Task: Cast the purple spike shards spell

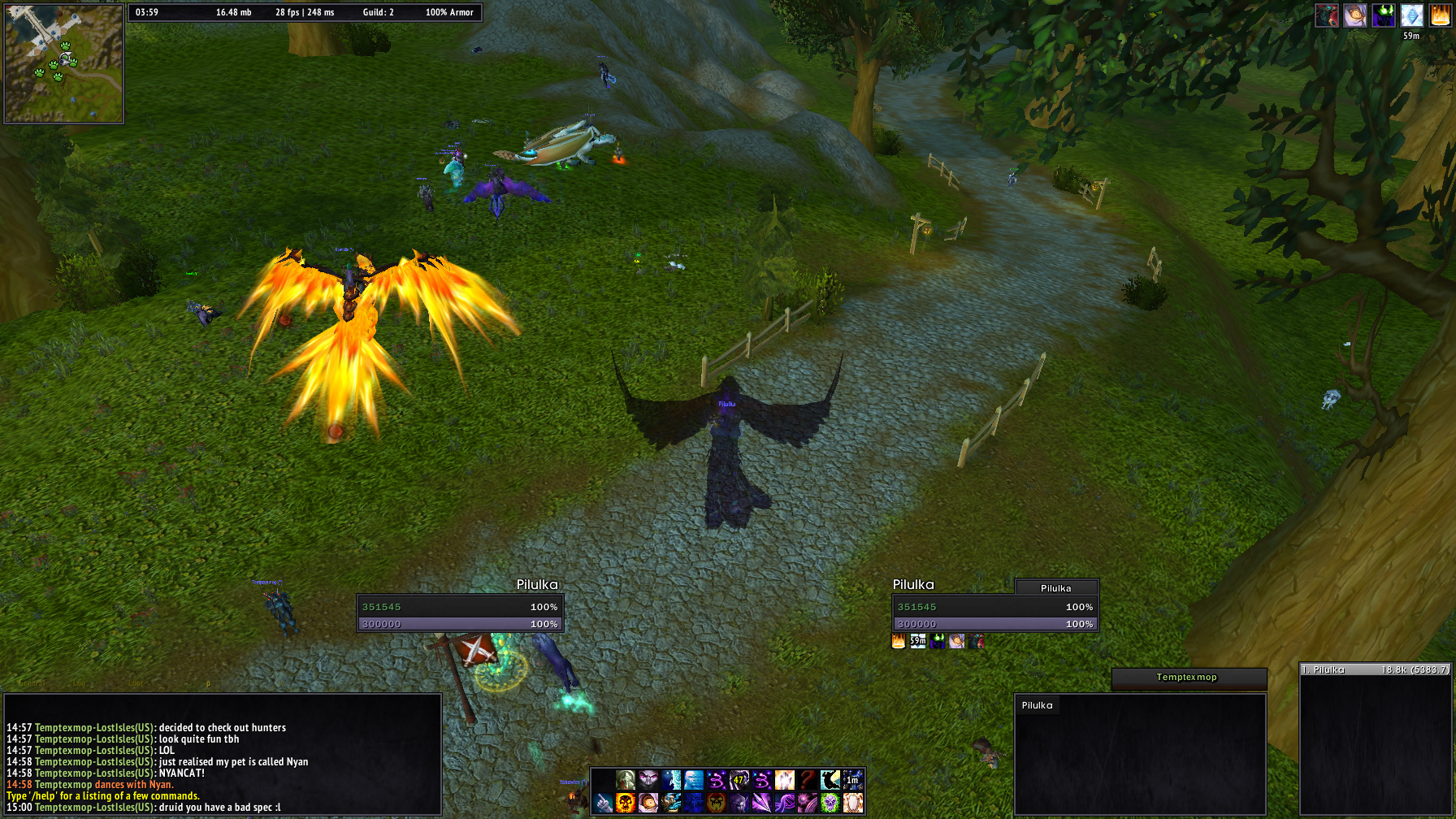Action: tap(761, 803)
